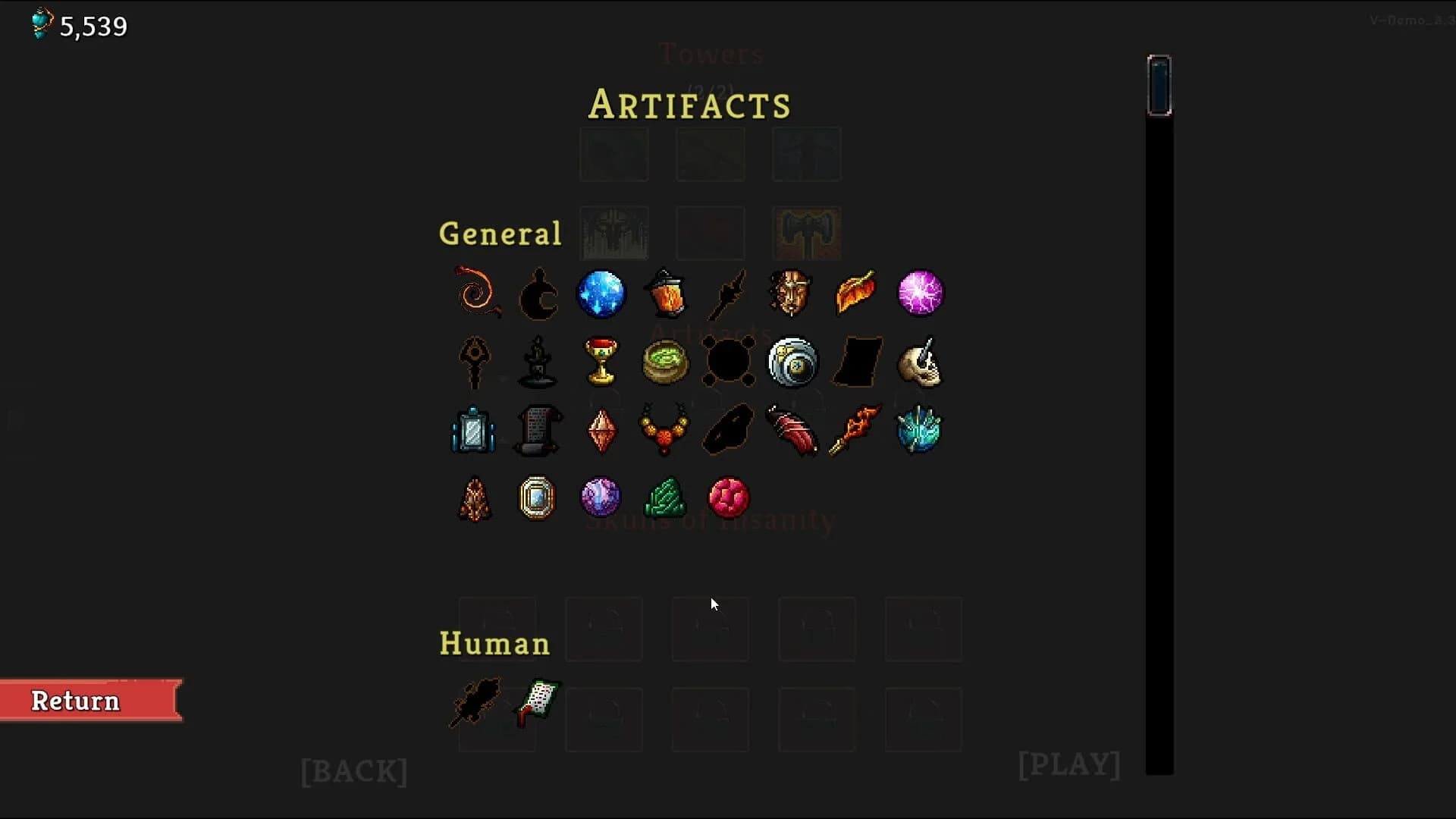Click the scrollbar thumb on the right
This screenshot has height=819, width=1456.
(x=1159, y=85)
